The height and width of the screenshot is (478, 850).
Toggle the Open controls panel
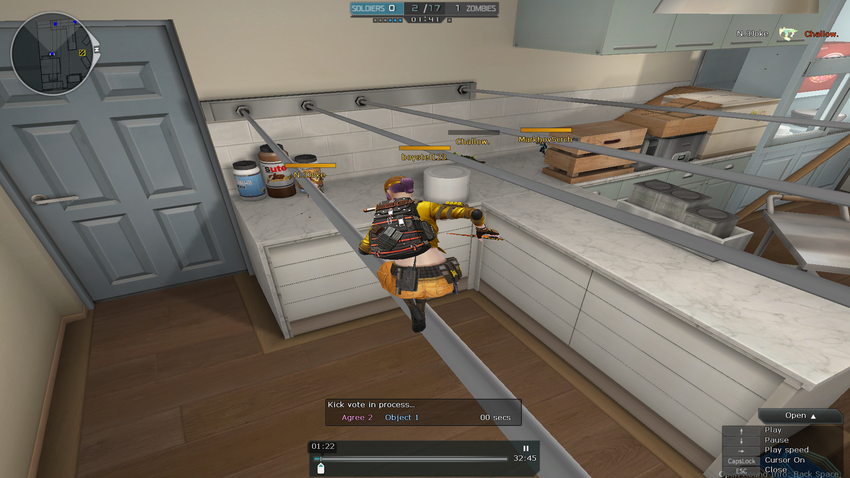[x=799, y=415]
